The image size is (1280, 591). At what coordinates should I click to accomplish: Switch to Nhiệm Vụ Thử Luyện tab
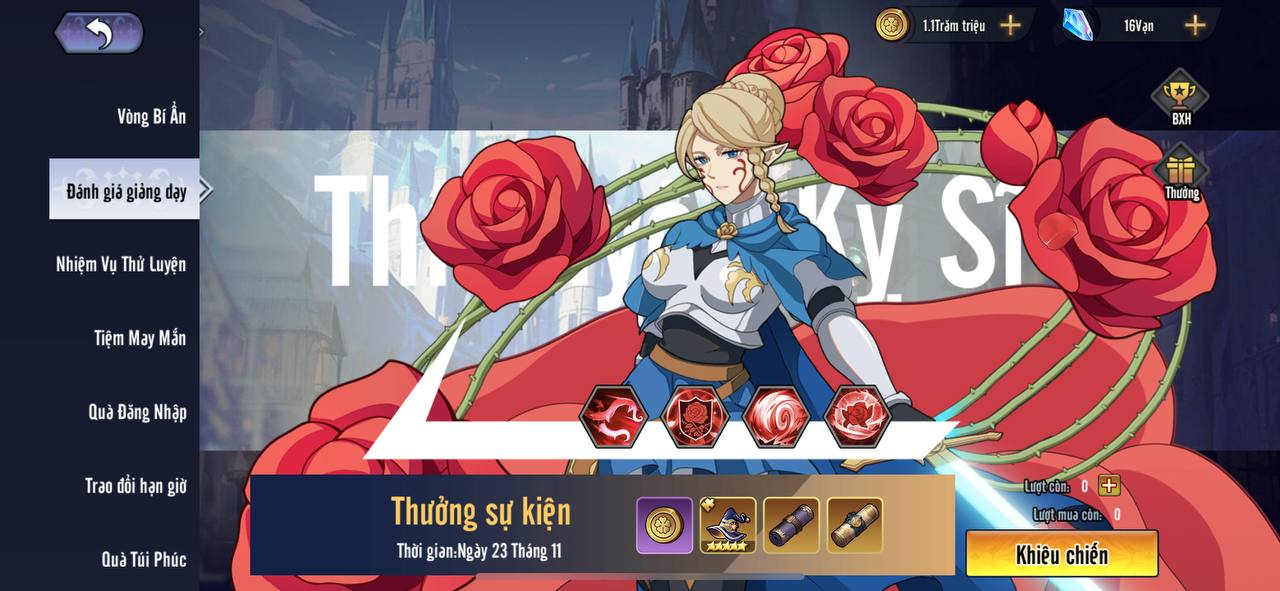click(121, 264)
